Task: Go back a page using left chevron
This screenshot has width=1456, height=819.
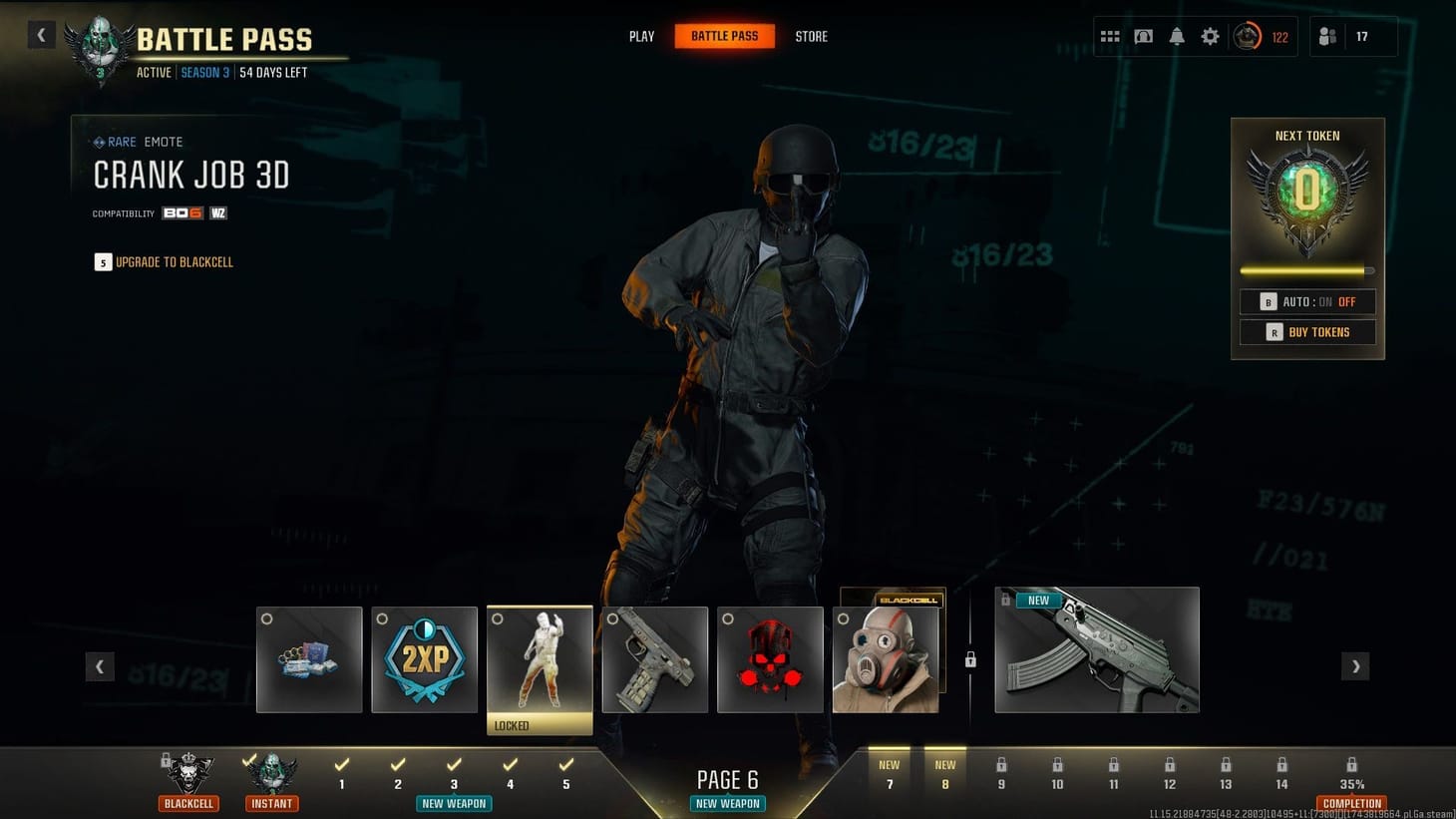Action: [x=100, y=665]
